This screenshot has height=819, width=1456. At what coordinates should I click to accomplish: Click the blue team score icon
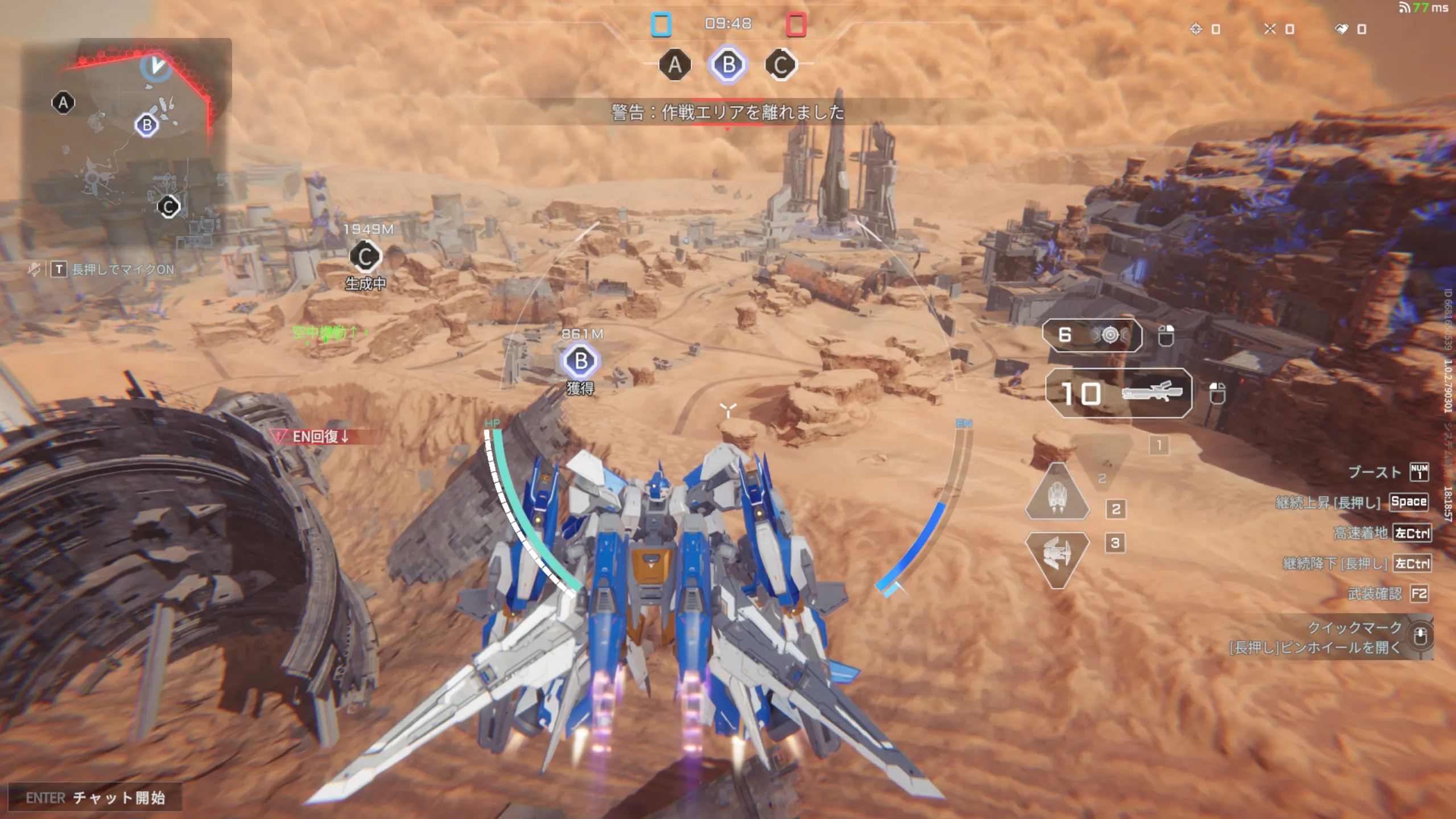661,24
